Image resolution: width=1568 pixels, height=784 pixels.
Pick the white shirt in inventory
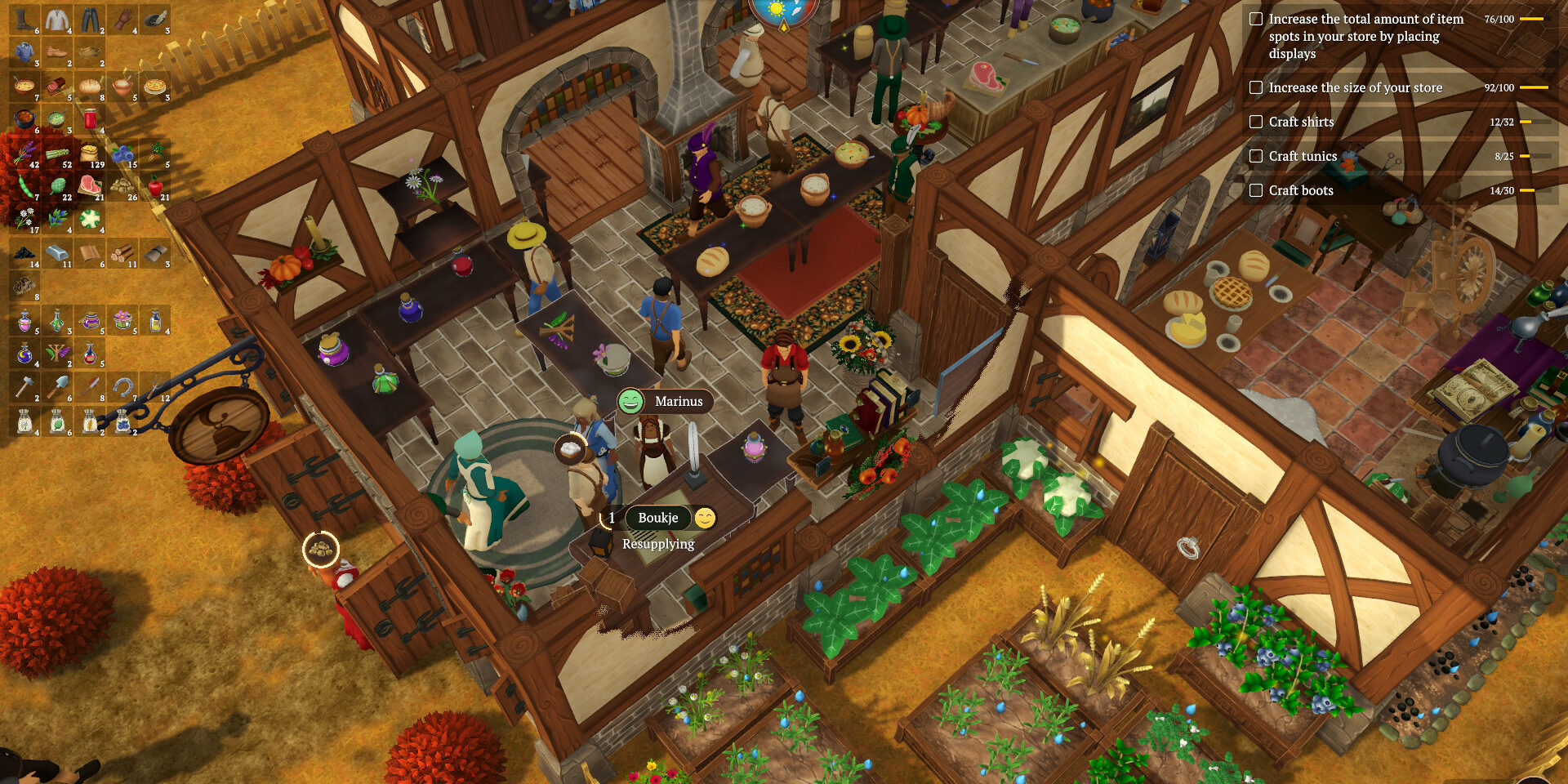[x=57, y=20]
